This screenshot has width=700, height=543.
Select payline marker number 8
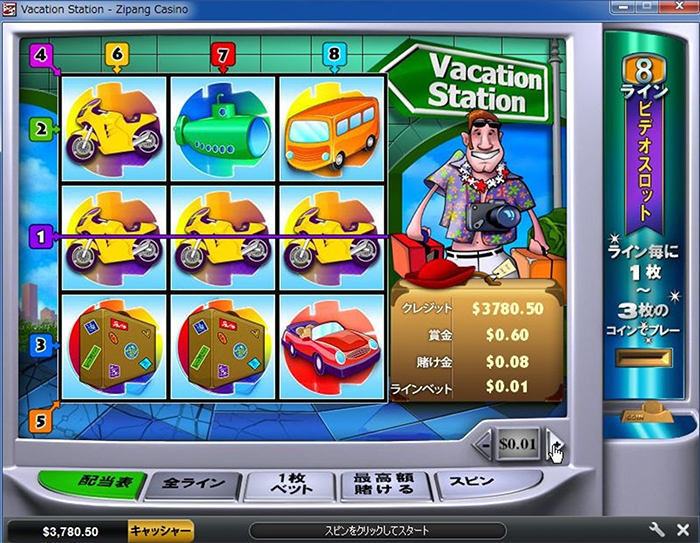pyautogui.click(x=332, y=55)
